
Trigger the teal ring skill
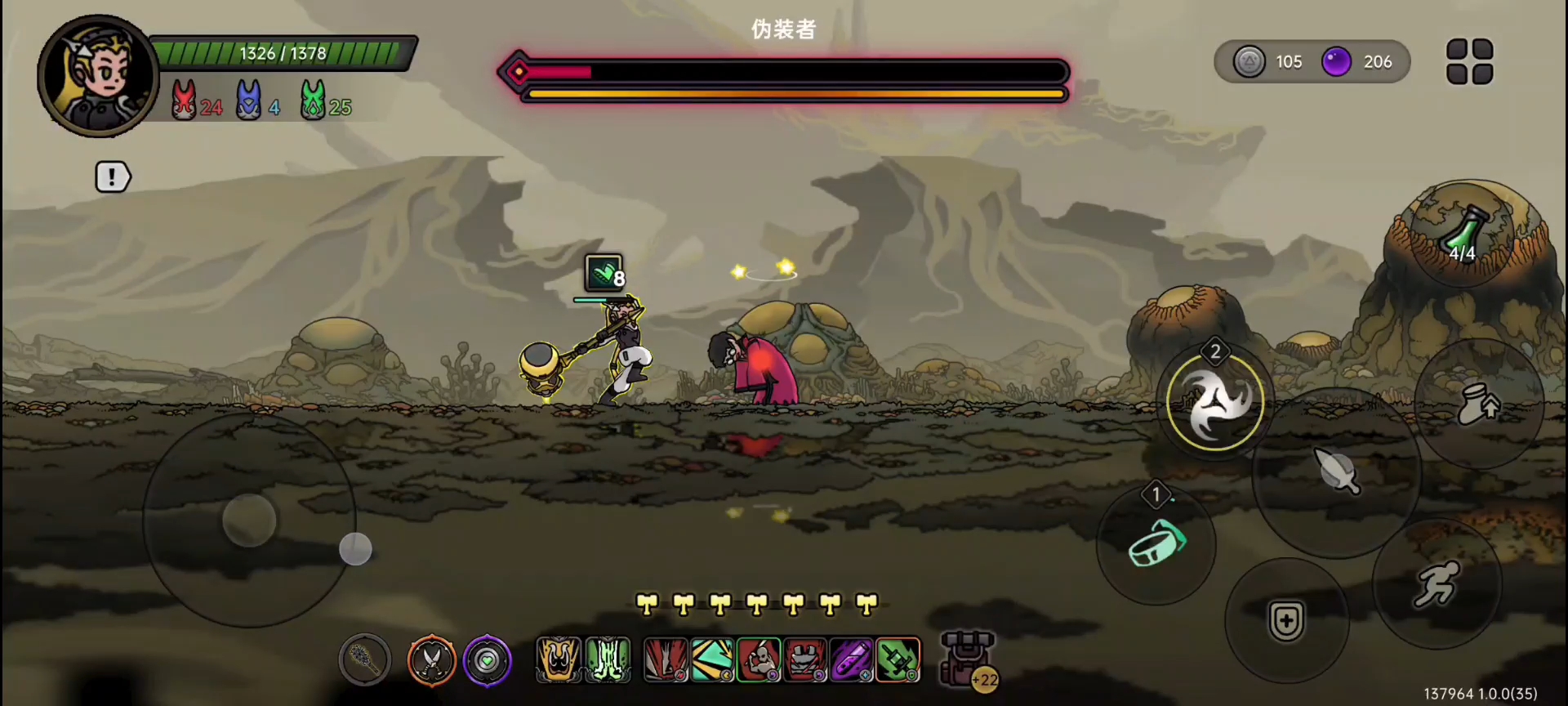[1156, 543]
